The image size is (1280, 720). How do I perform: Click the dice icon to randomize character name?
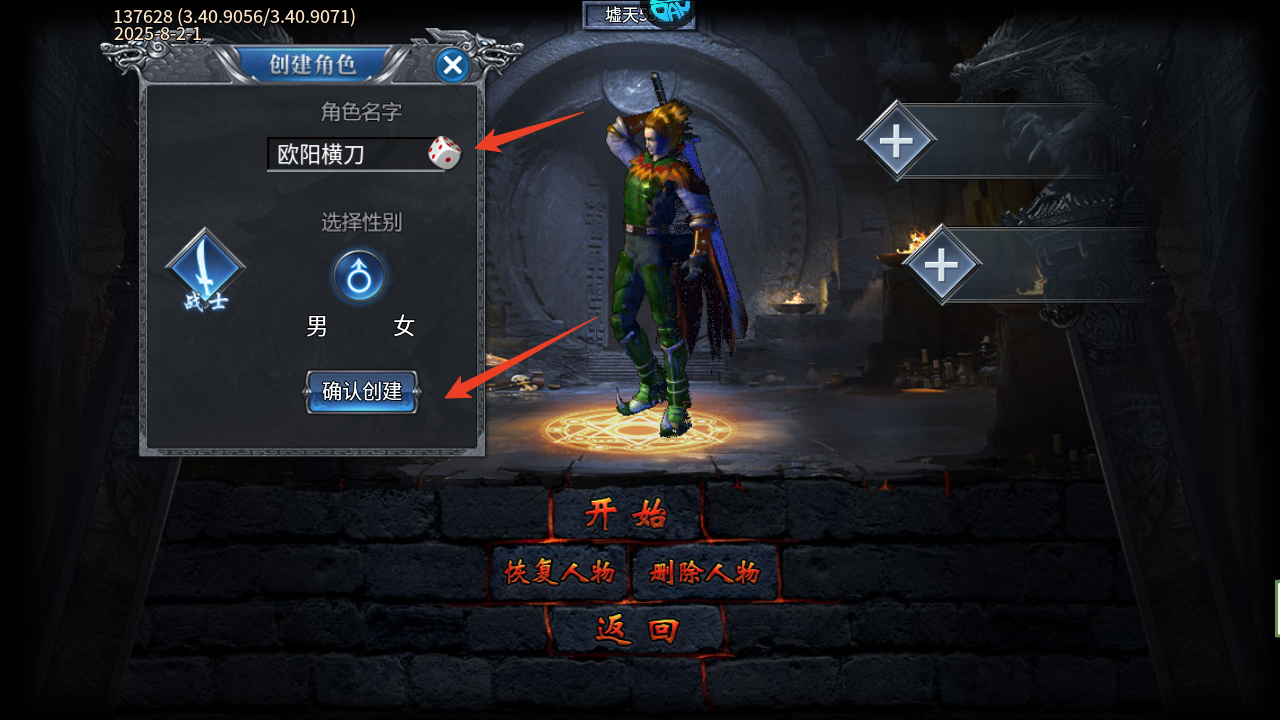[x=443, y=152]
